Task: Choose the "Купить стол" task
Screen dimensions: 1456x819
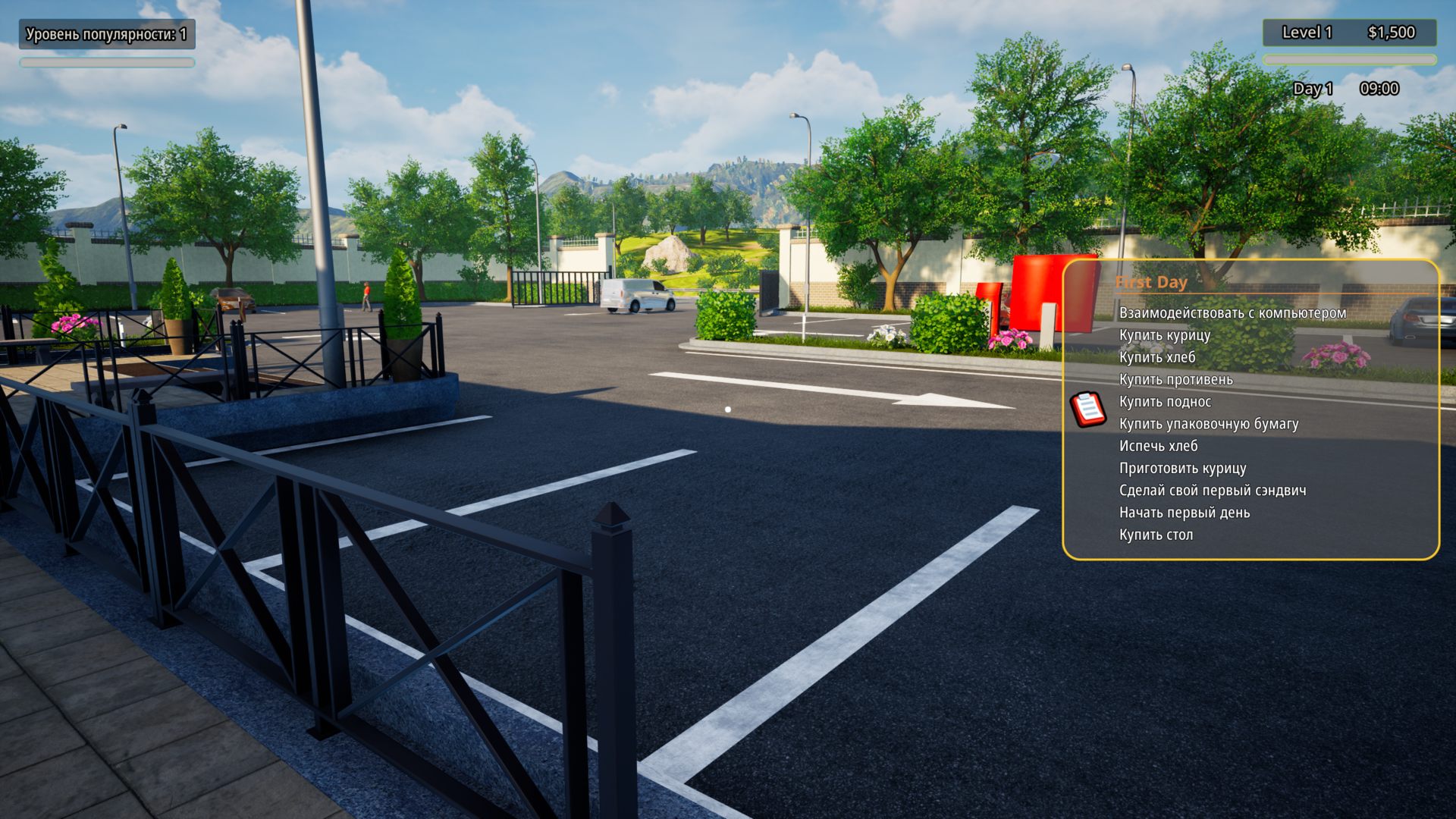Action: click(1156, 535)
